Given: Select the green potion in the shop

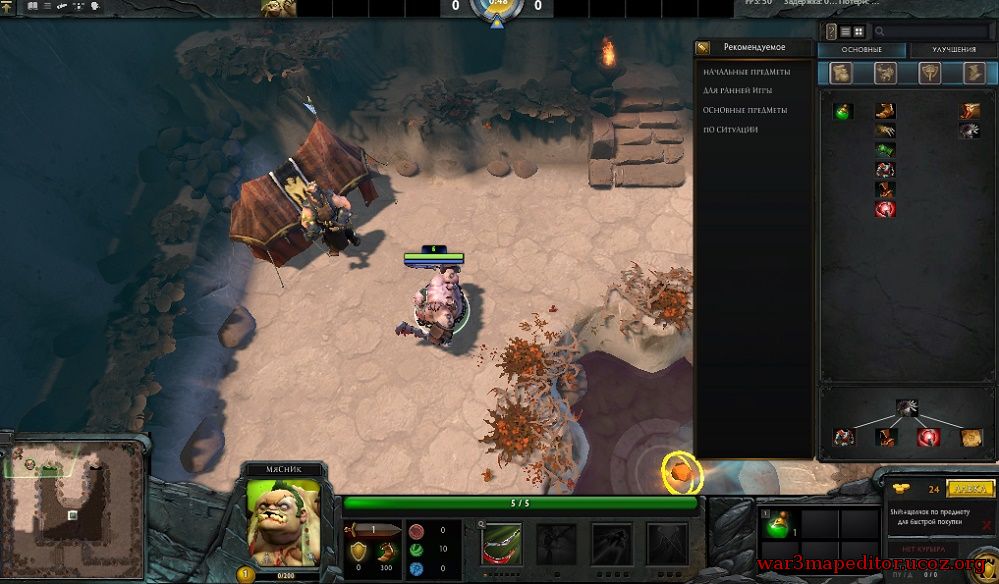Looking at the screenshot, I should tap(843, 111).
